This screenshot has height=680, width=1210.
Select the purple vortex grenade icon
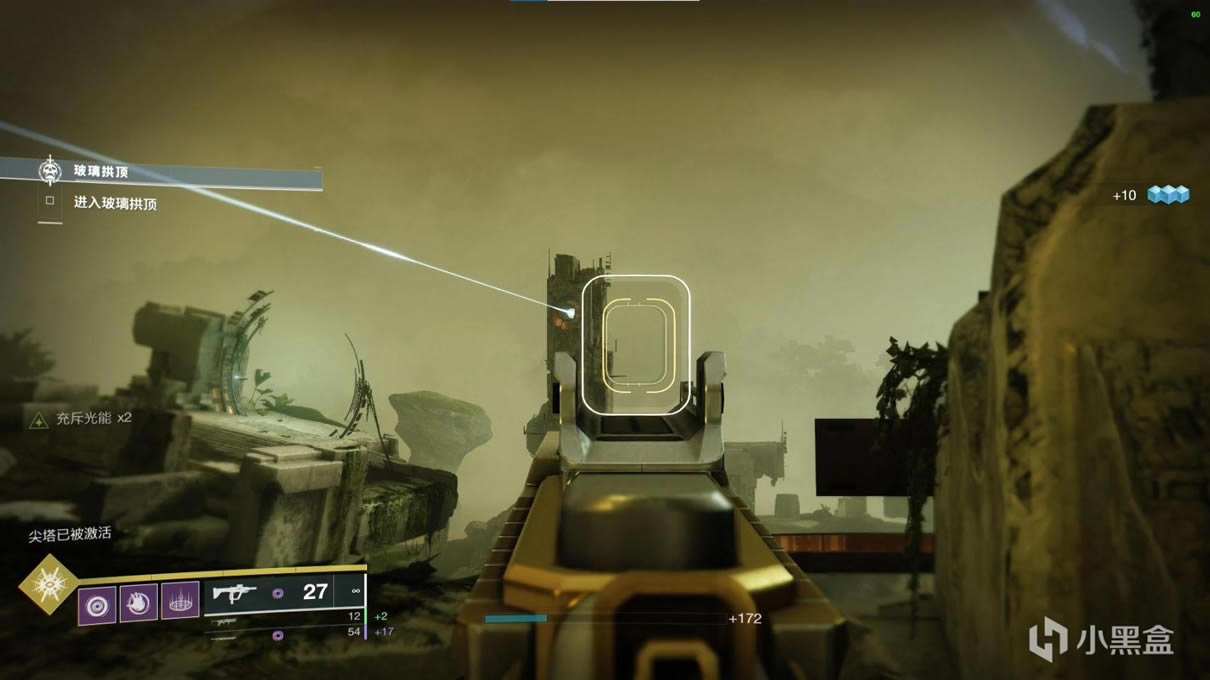tap(97, 604)
